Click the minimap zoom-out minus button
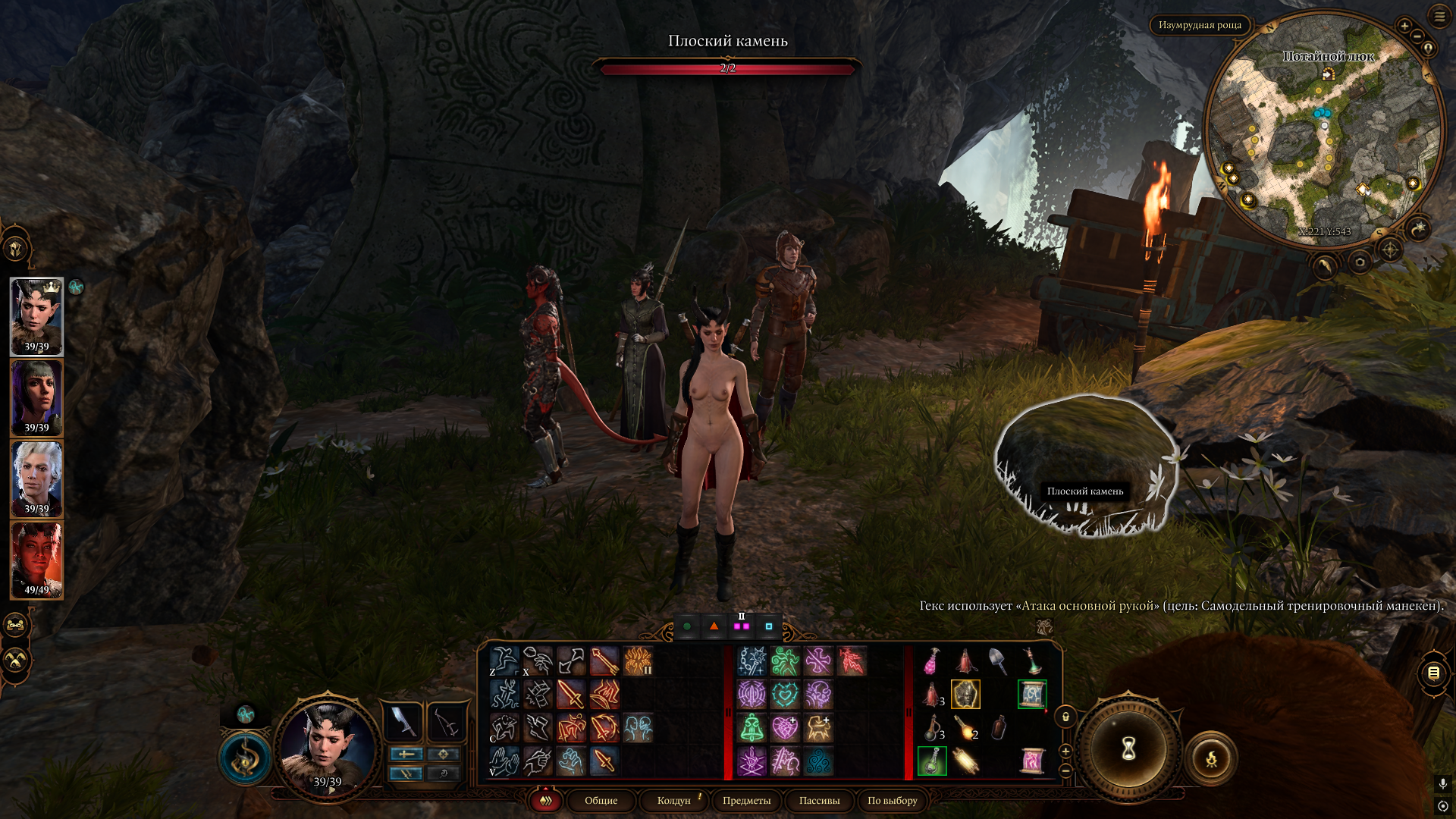This screenshot has height=819, width=1456. click(1417, 36)
